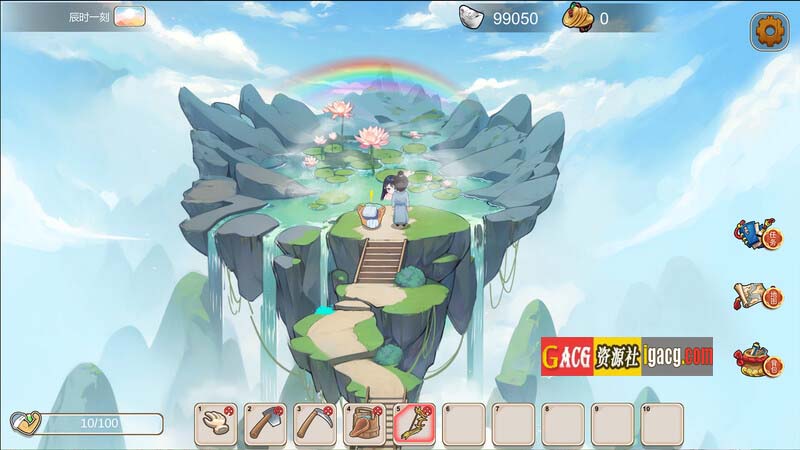Choose the wooden bucket hotbar slot
This screenshot has width=800, height=450.
363,424
